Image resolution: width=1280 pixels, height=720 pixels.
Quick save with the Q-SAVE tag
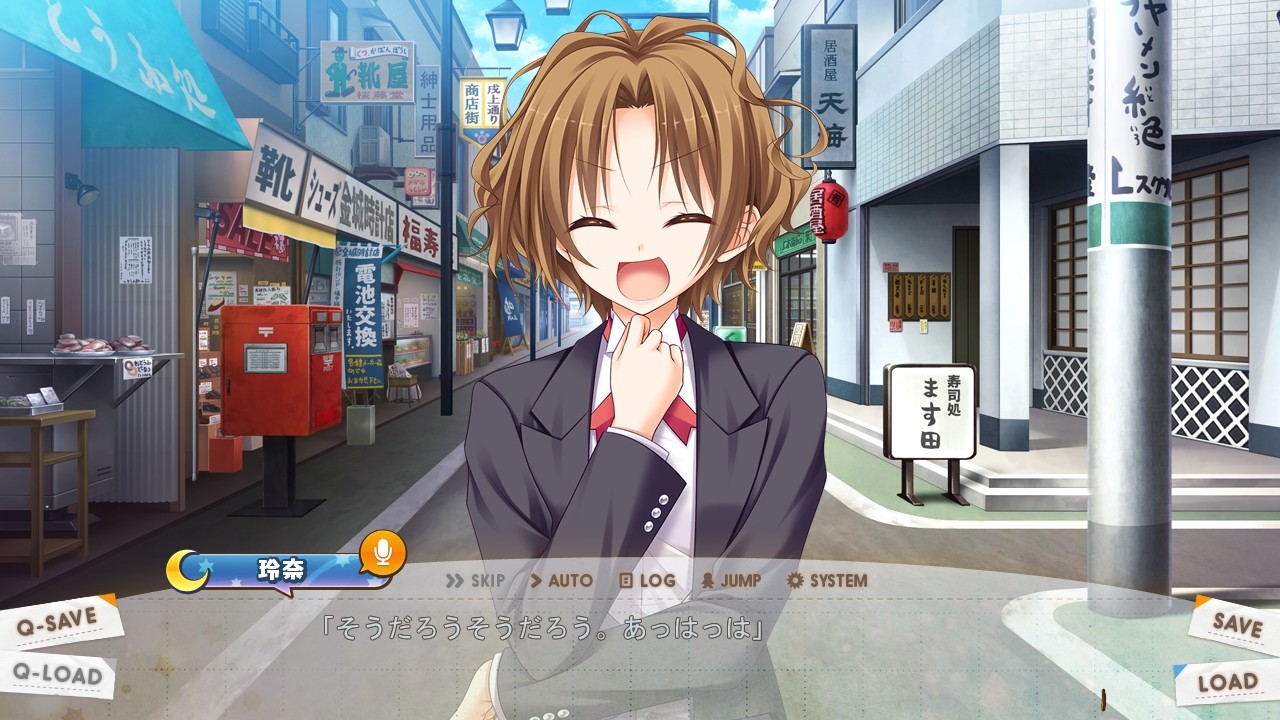60,622
